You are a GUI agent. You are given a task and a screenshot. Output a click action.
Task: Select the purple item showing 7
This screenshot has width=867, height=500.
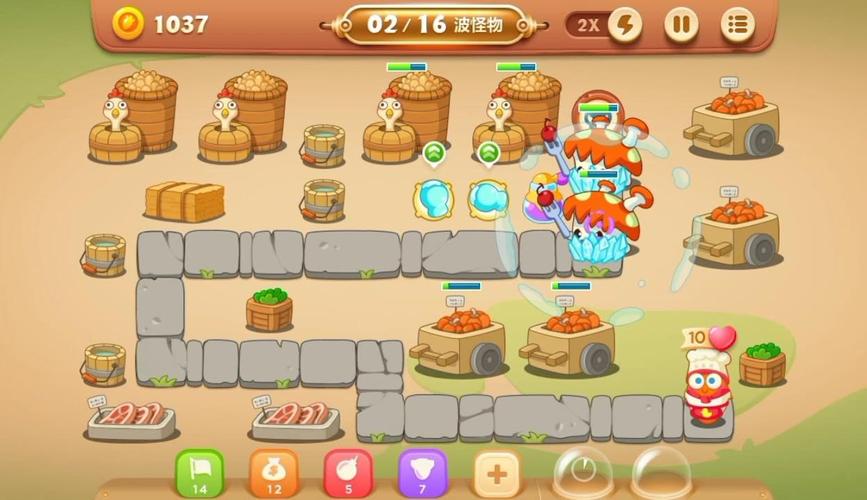(x=422, y=471)
